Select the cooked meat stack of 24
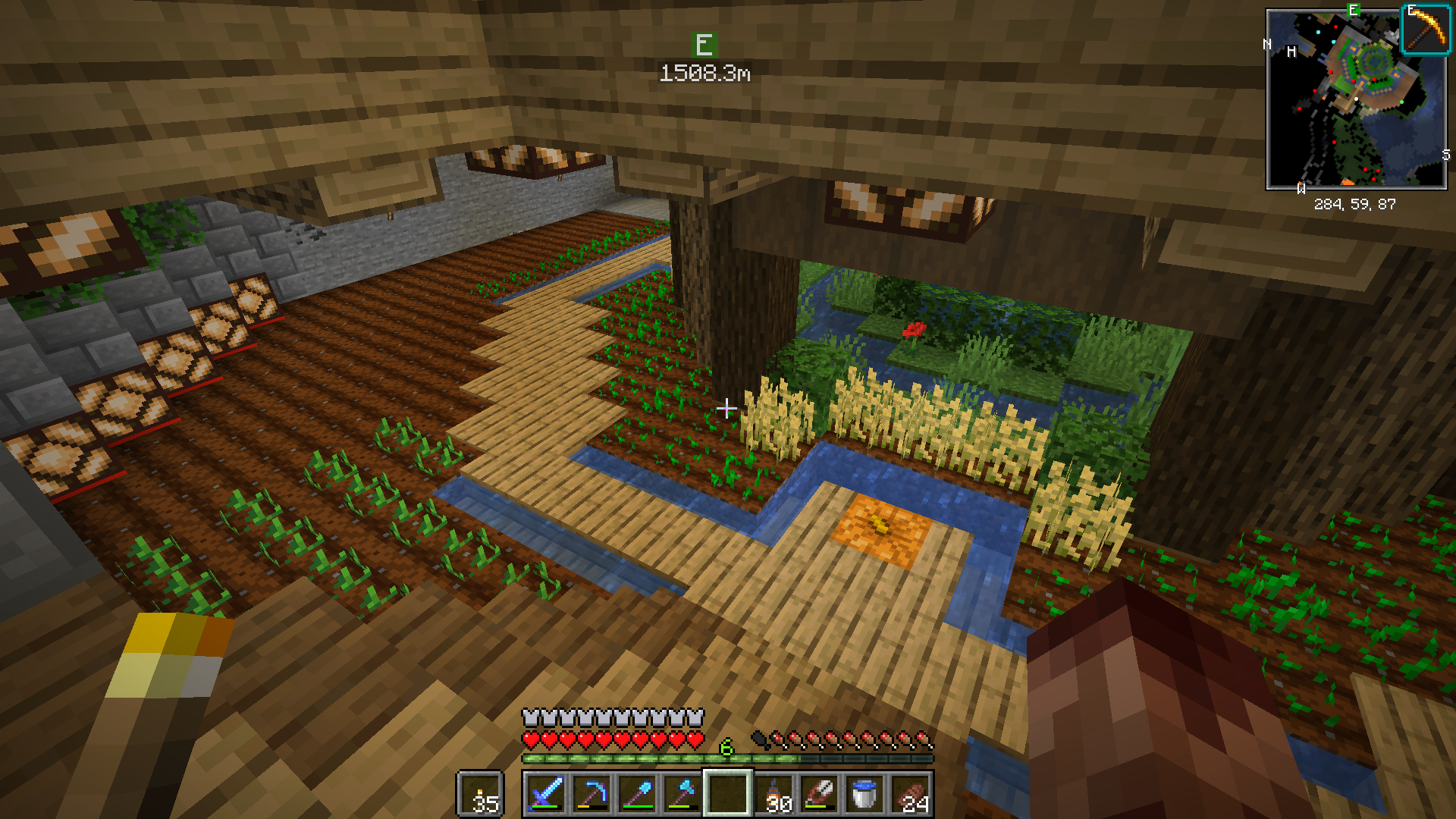This screenshot has height=819, width=1456. [x=911, y=794]
